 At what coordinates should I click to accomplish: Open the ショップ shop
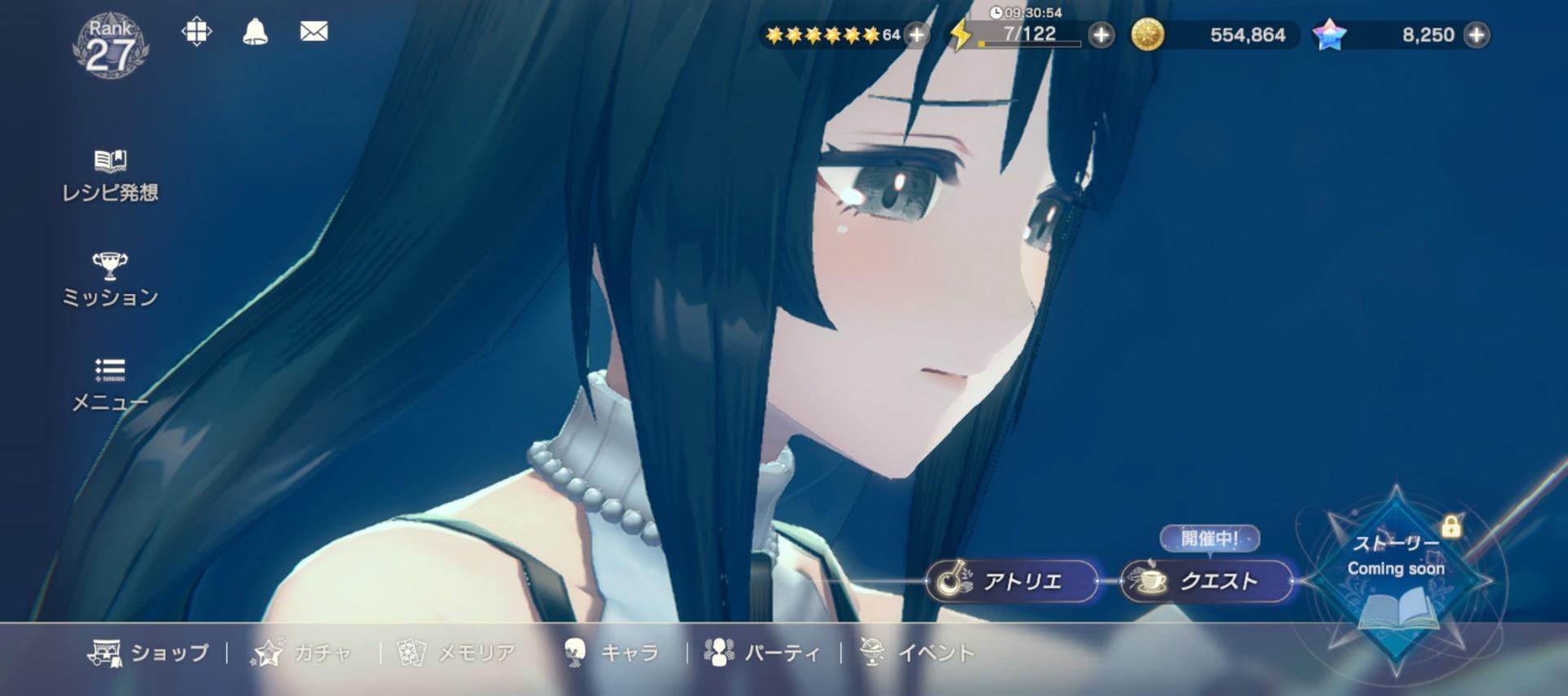pyautogui.click(x=149, y=653)
